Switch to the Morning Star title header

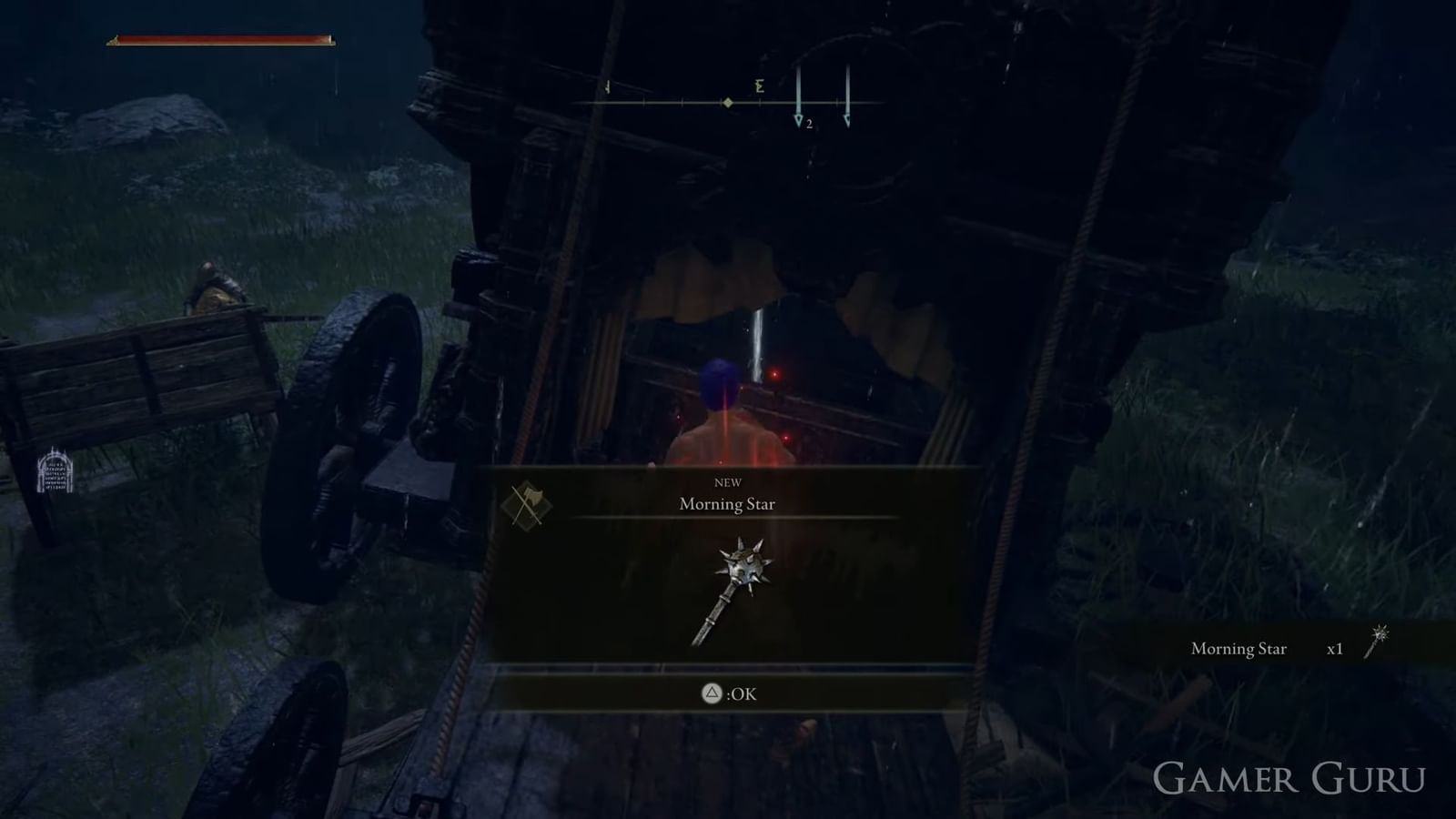(x=727, y=503)
